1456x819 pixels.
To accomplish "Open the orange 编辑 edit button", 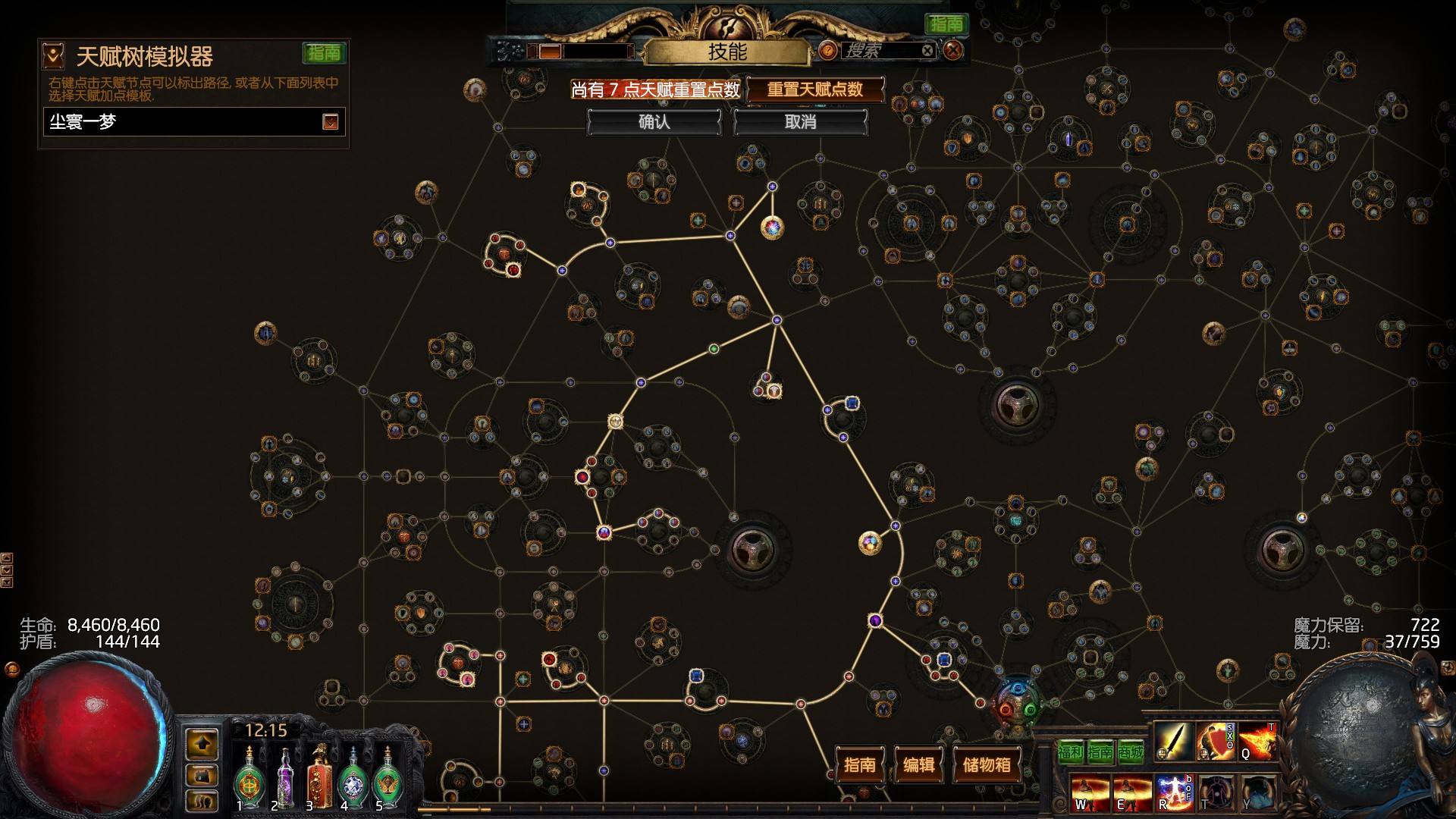I will pos(918,764).
